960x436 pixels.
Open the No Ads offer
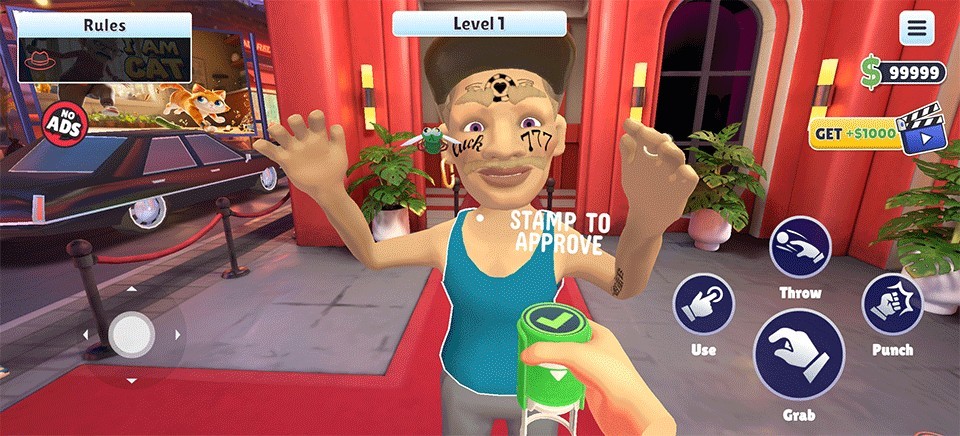point(66,122)
